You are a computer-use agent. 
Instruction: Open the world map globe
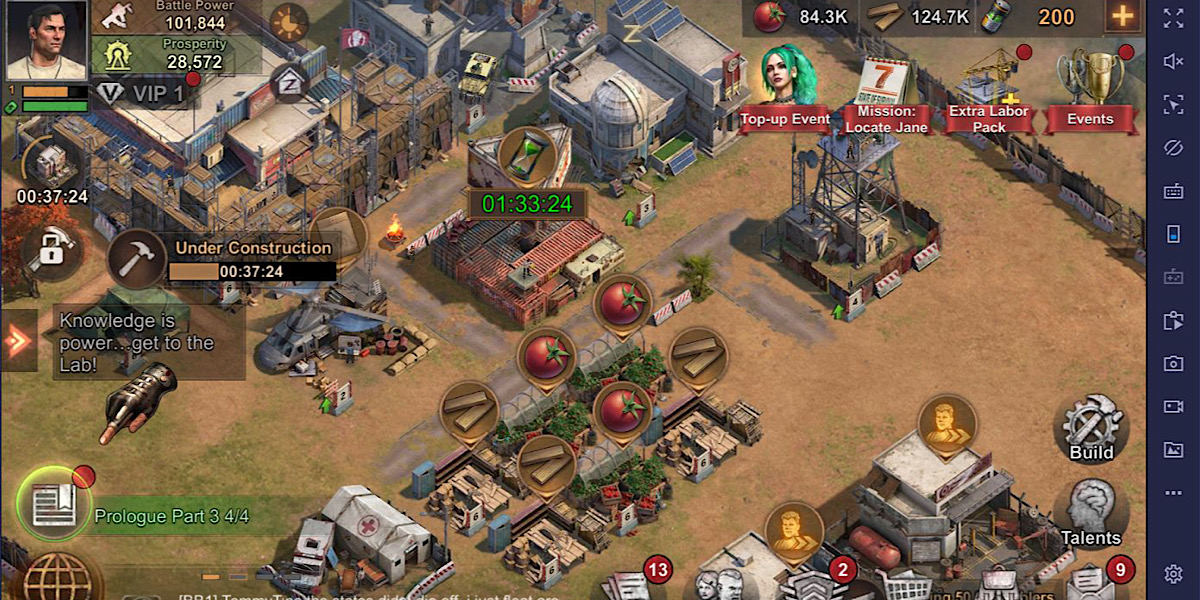[62, 580]
